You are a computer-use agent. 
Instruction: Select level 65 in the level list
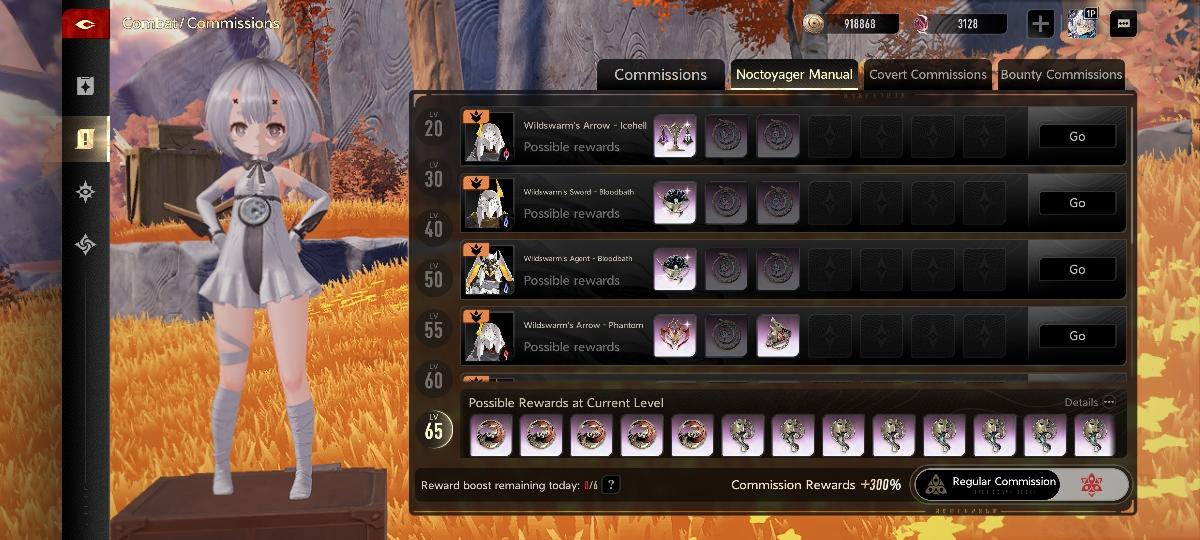[433, 428]
